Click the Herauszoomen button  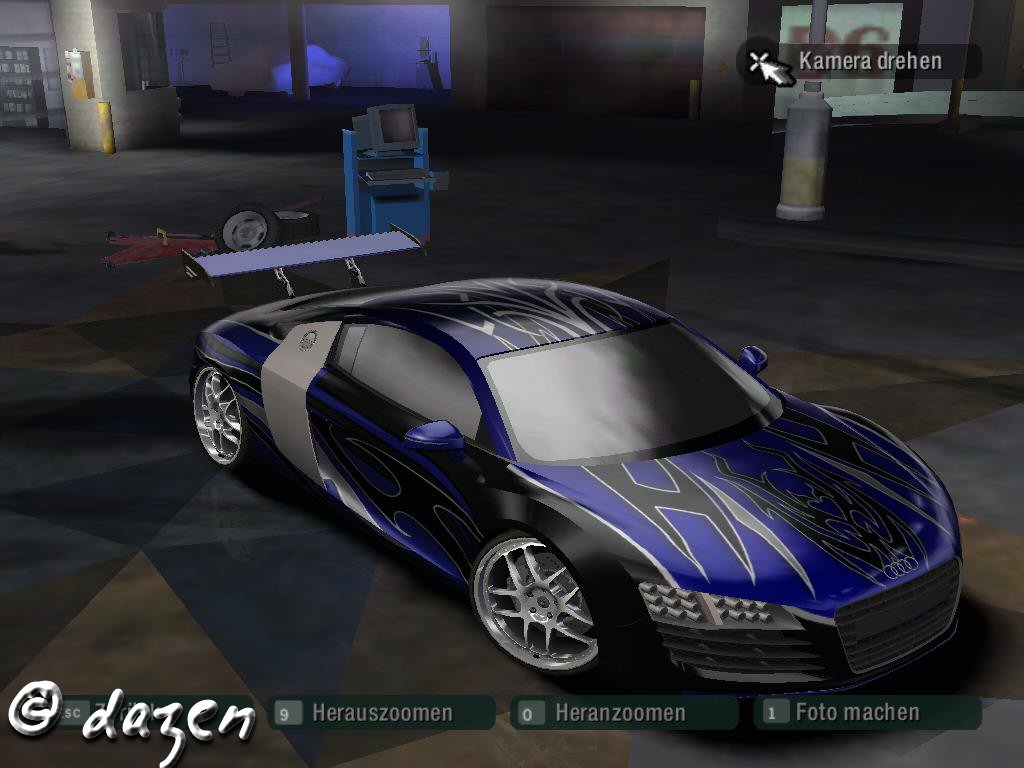point(381,713)
